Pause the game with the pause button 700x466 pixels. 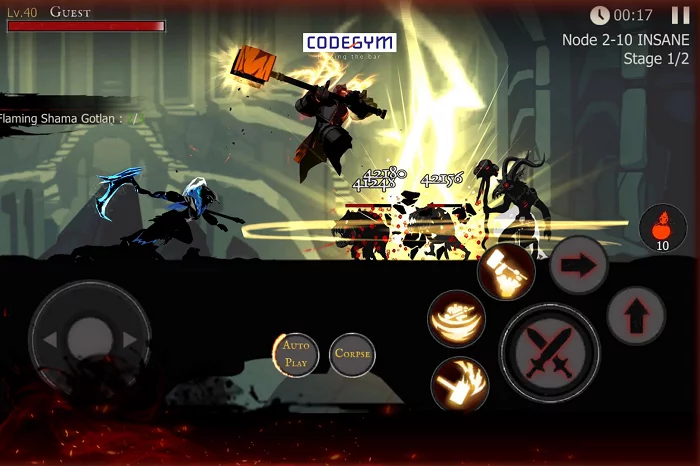tap(681, 15)
